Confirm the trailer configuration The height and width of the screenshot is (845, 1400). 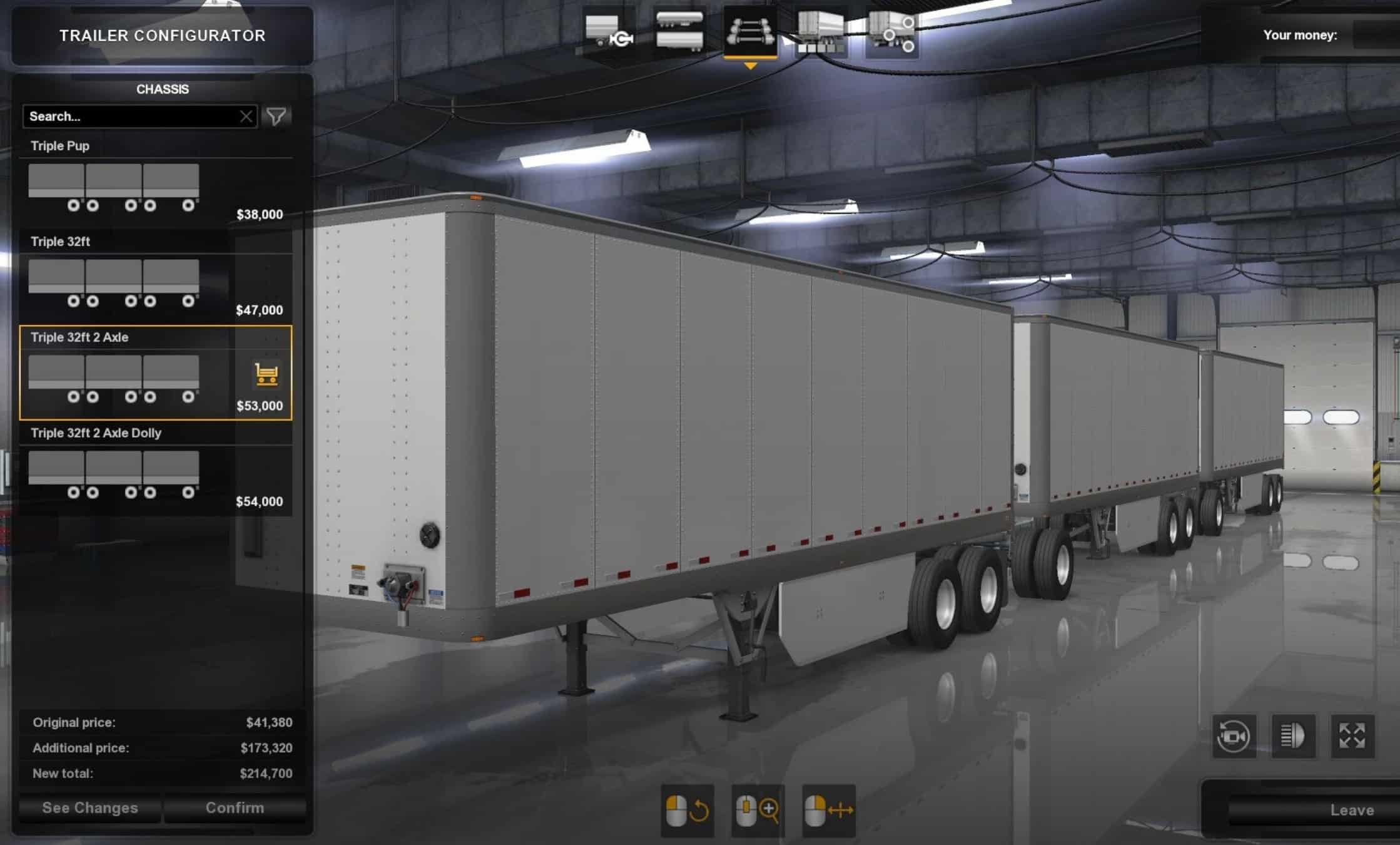pyautogui.click(x=235, y=808)
